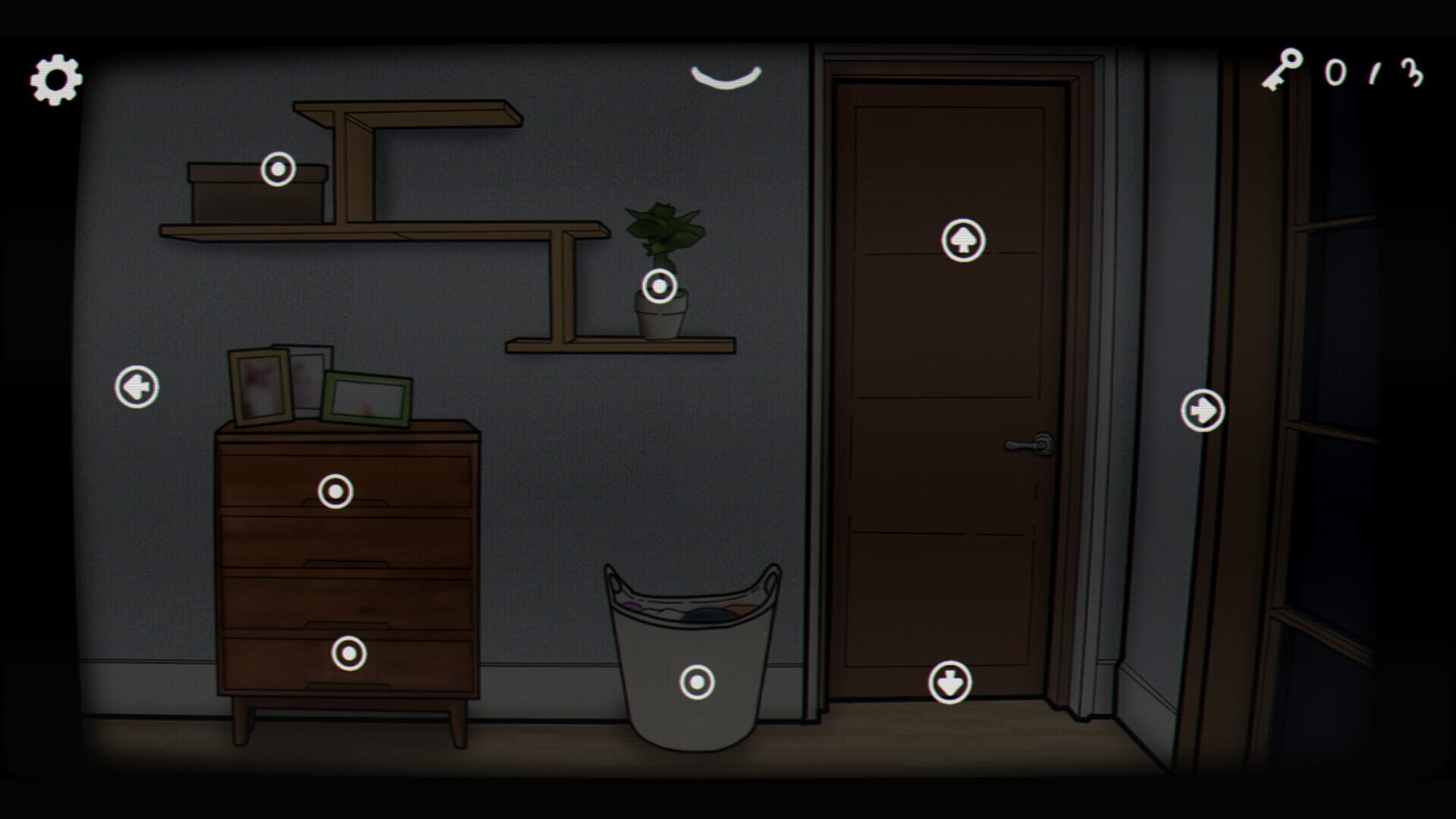Screen dimensions: 1456x819
Task: Open the top dresser drawer hotspot
Action: pyautogui.click(x=334, y=493)
